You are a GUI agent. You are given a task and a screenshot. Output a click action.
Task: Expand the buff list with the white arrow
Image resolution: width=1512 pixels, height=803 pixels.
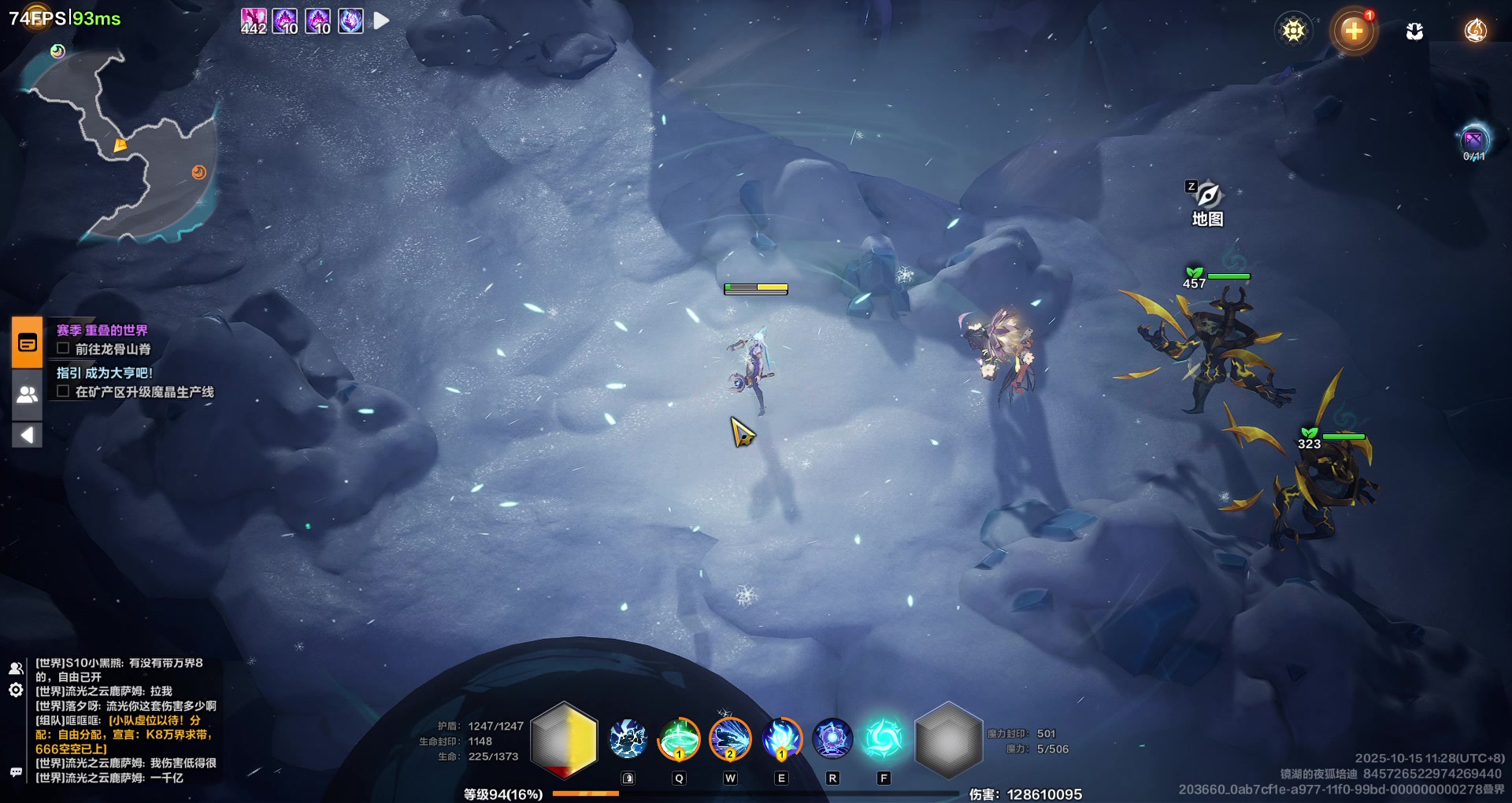[381, 20]
